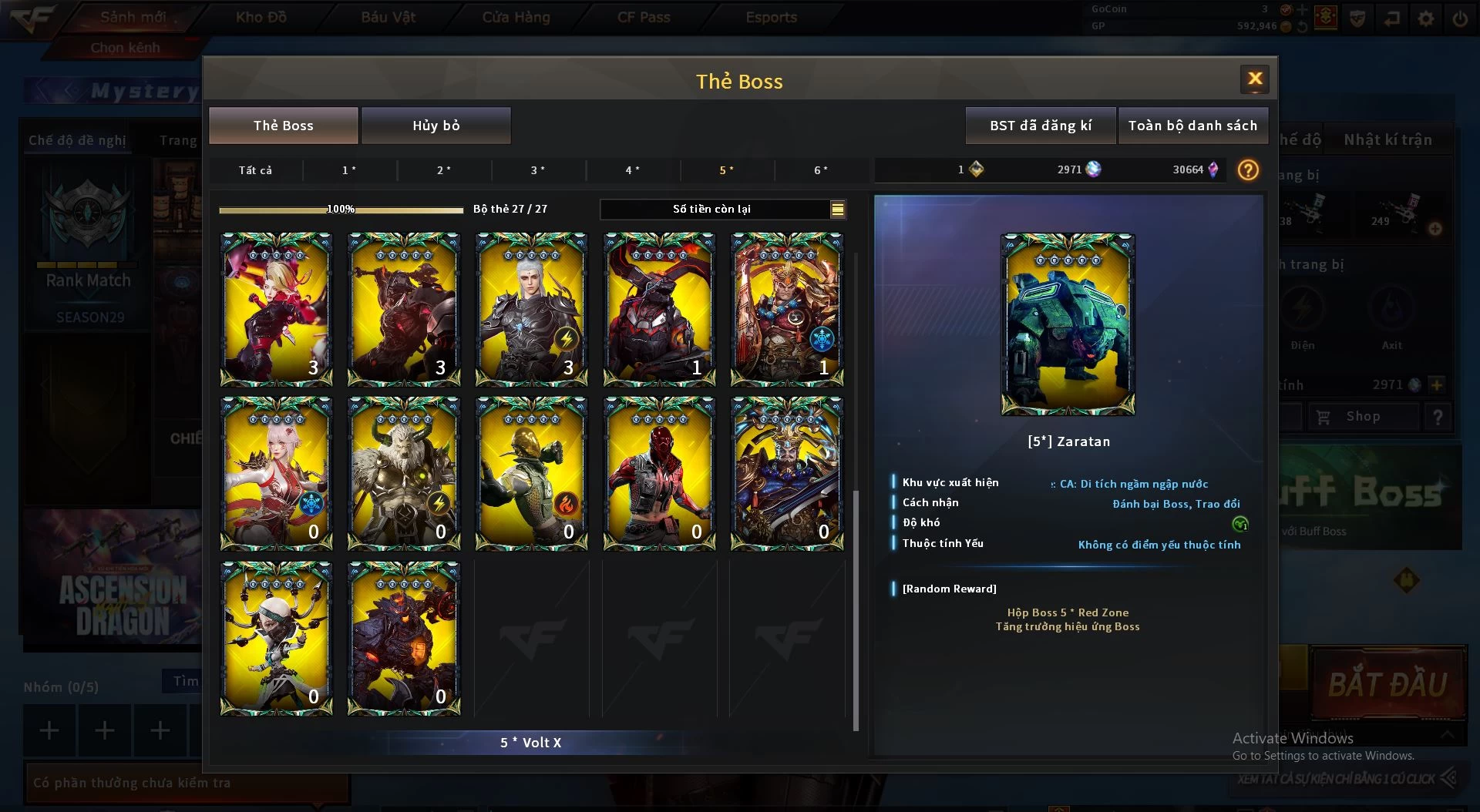Pick the red hooded masked boss card

click(x=659, y=473)
